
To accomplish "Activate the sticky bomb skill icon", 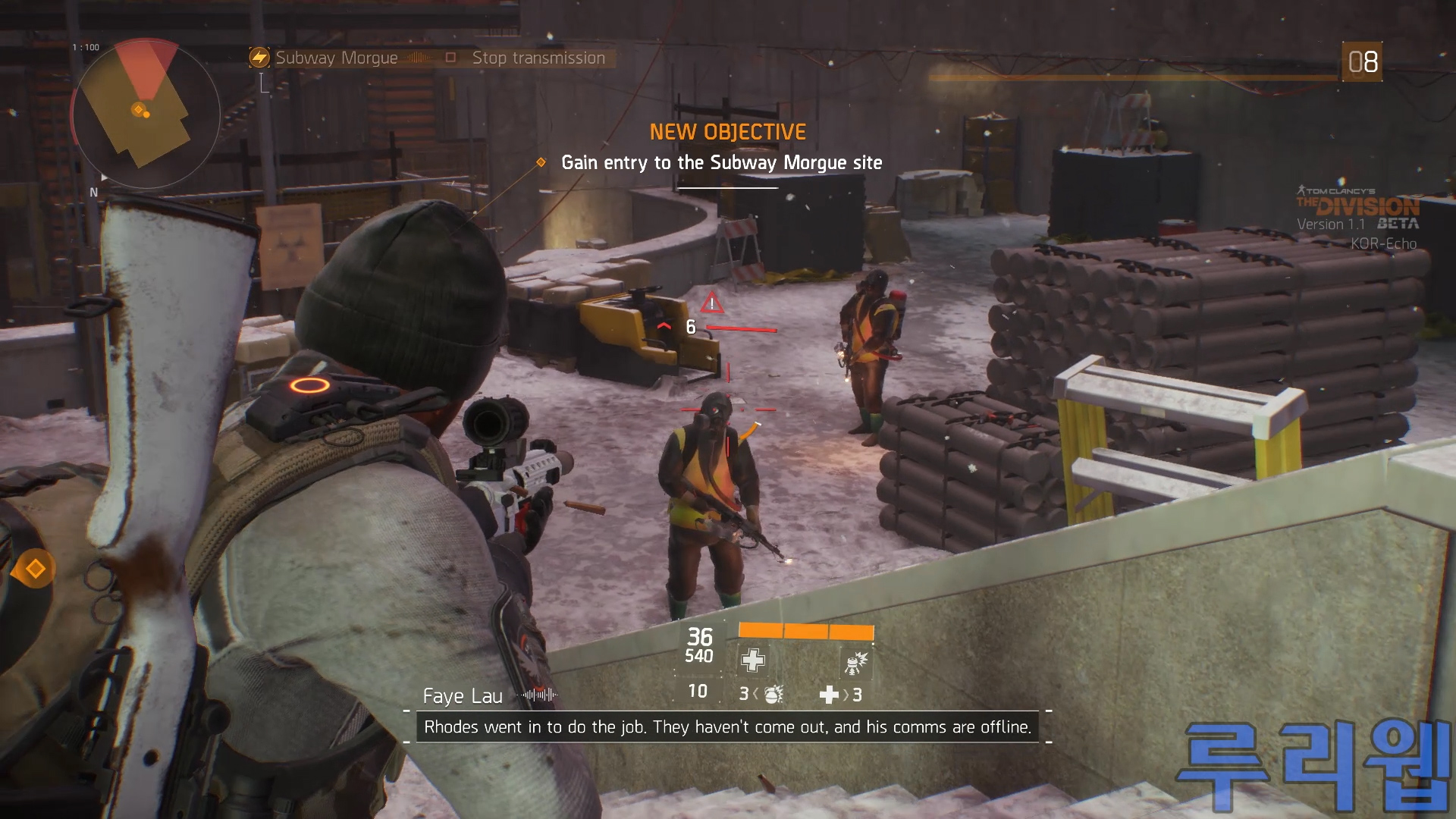I will click(x=856, y=662).
